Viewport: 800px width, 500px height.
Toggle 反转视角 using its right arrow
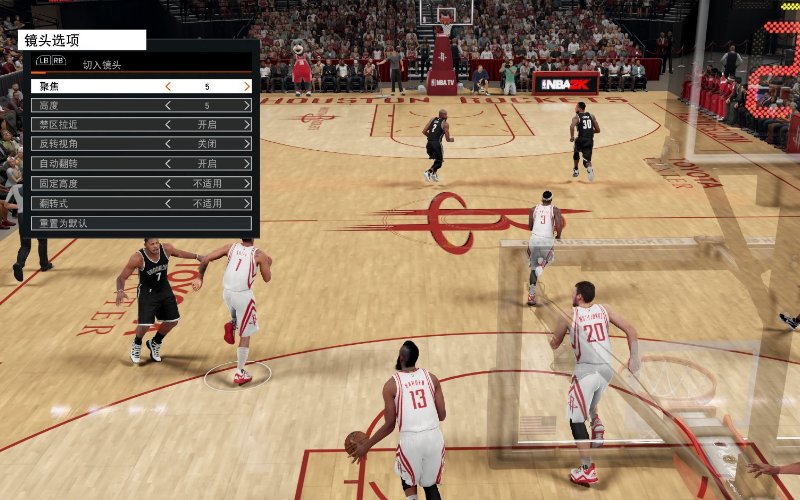click(246, 144)
